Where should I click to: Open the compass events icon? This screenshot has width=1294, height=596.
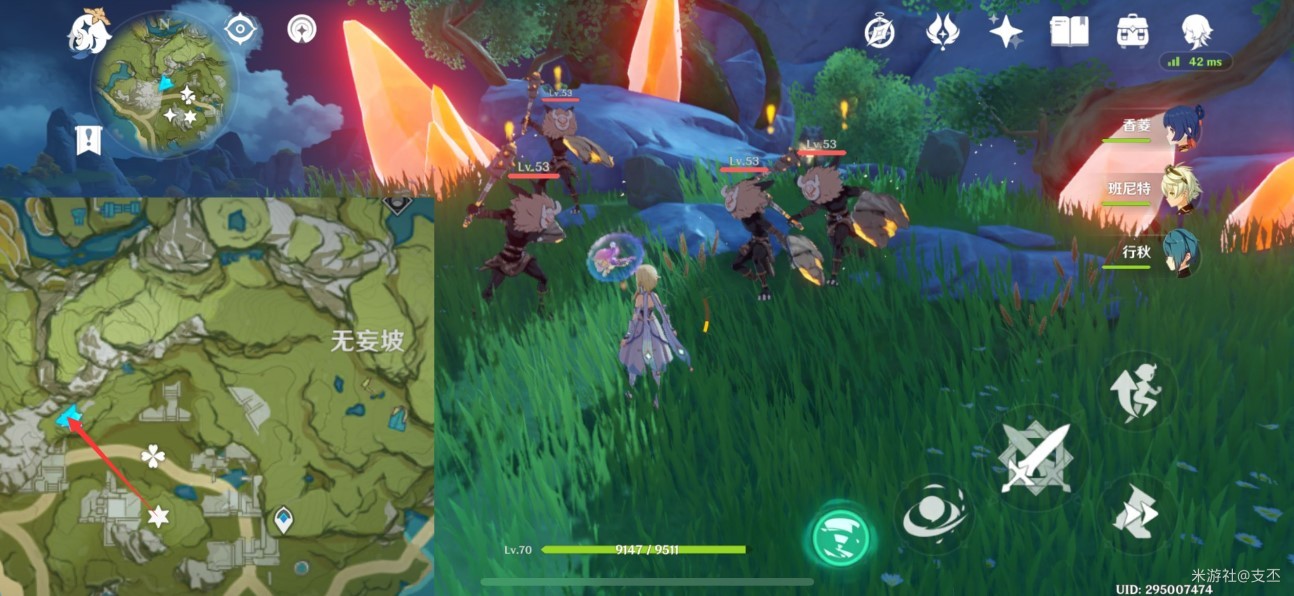[879, 32]
